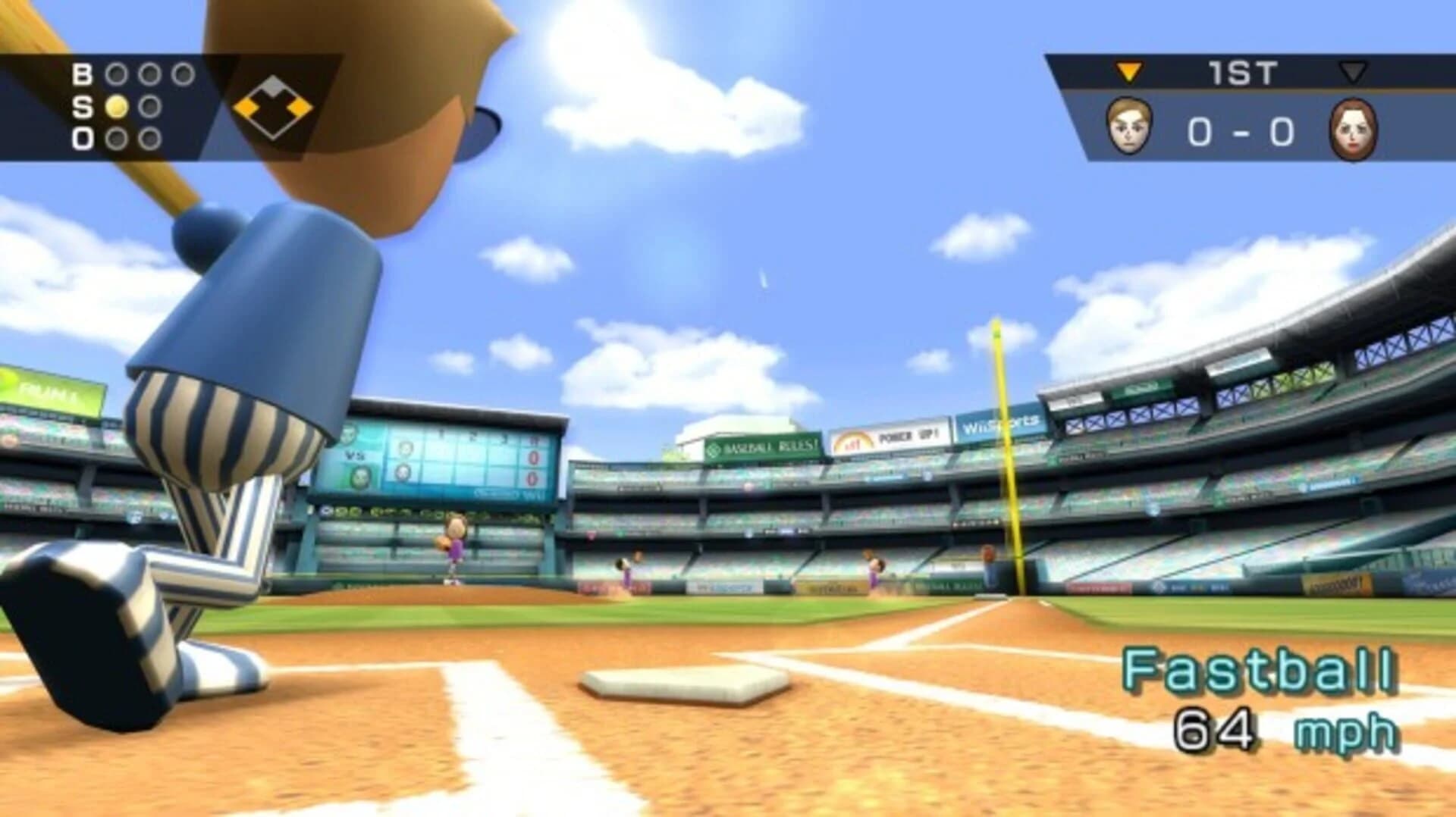Click the yellow lit strike indicator

[x=118, y=108]
